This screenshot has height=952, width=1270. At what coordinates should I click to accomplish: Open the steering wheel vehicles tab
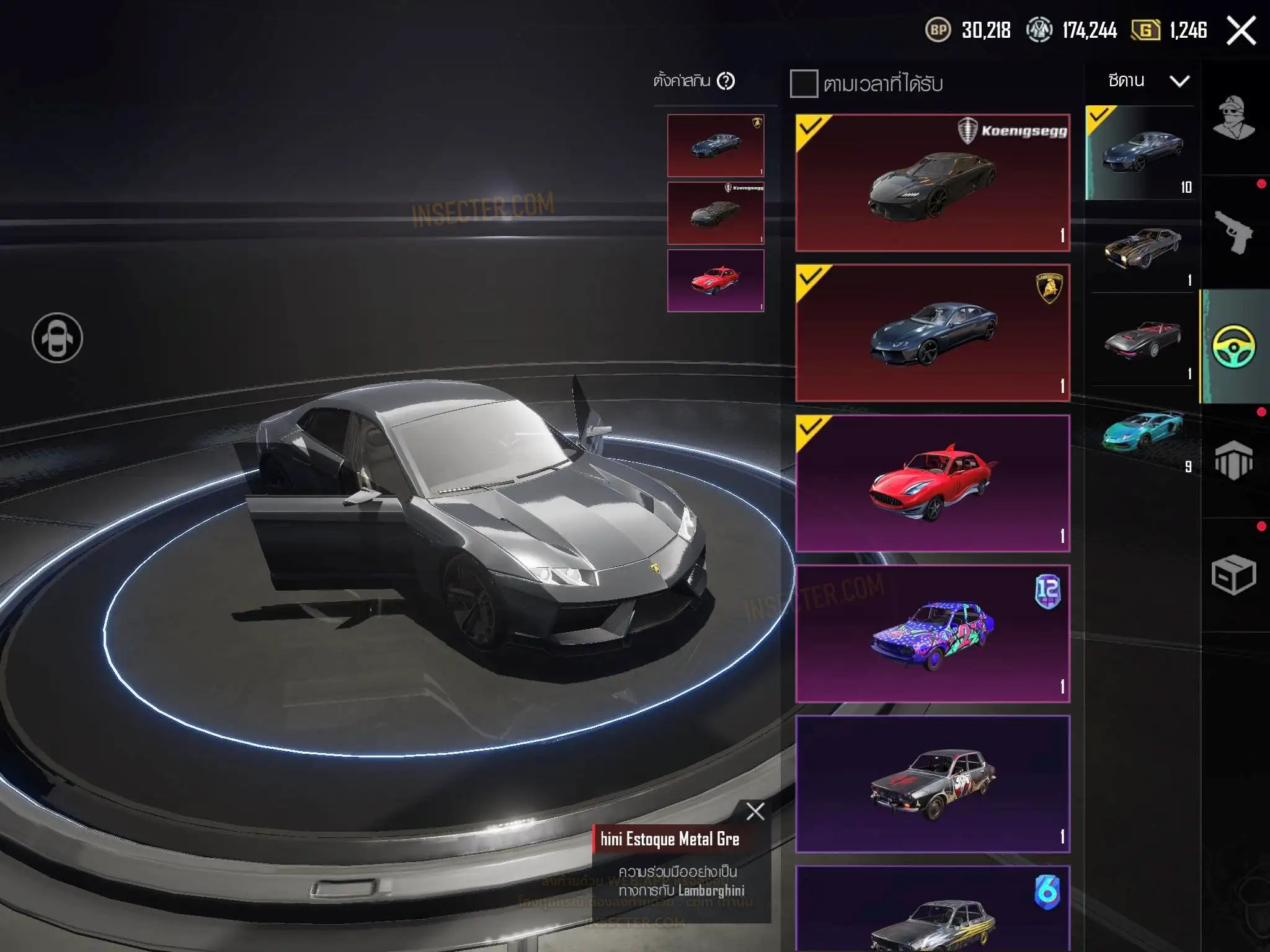[1233, 346]
